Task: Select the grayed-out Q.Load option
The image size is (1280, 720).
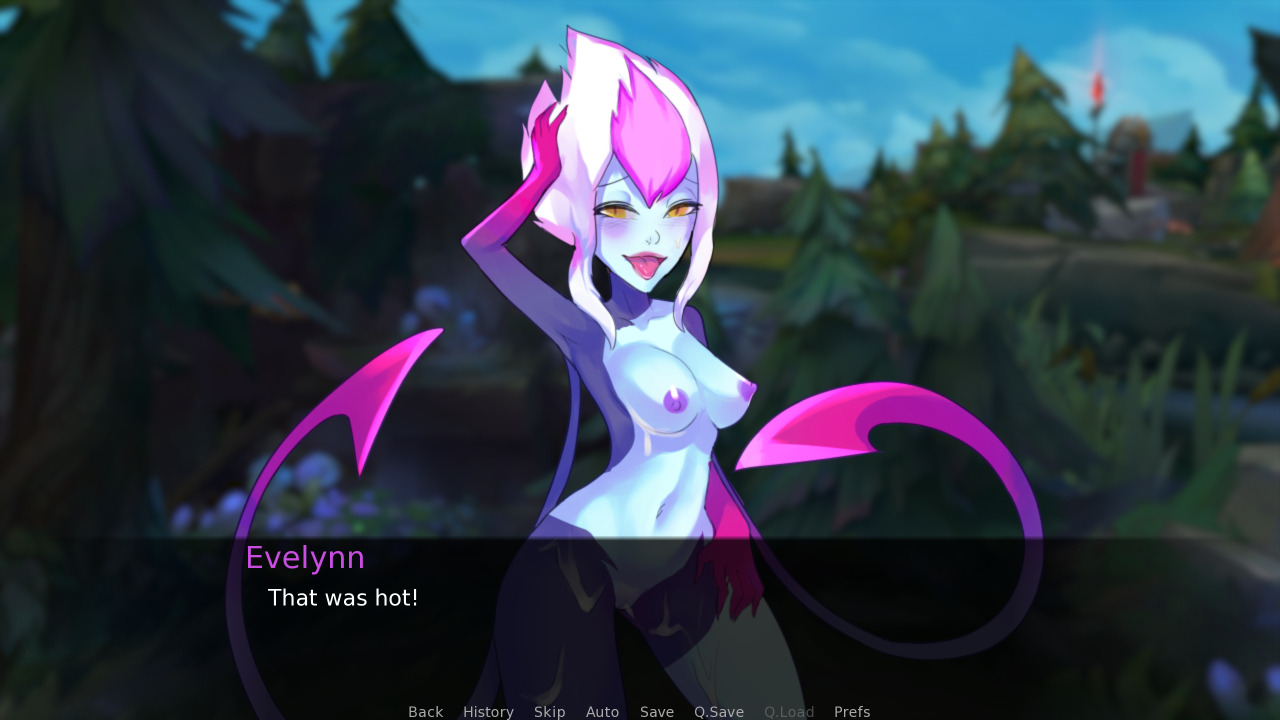Action: coord(789,711)
